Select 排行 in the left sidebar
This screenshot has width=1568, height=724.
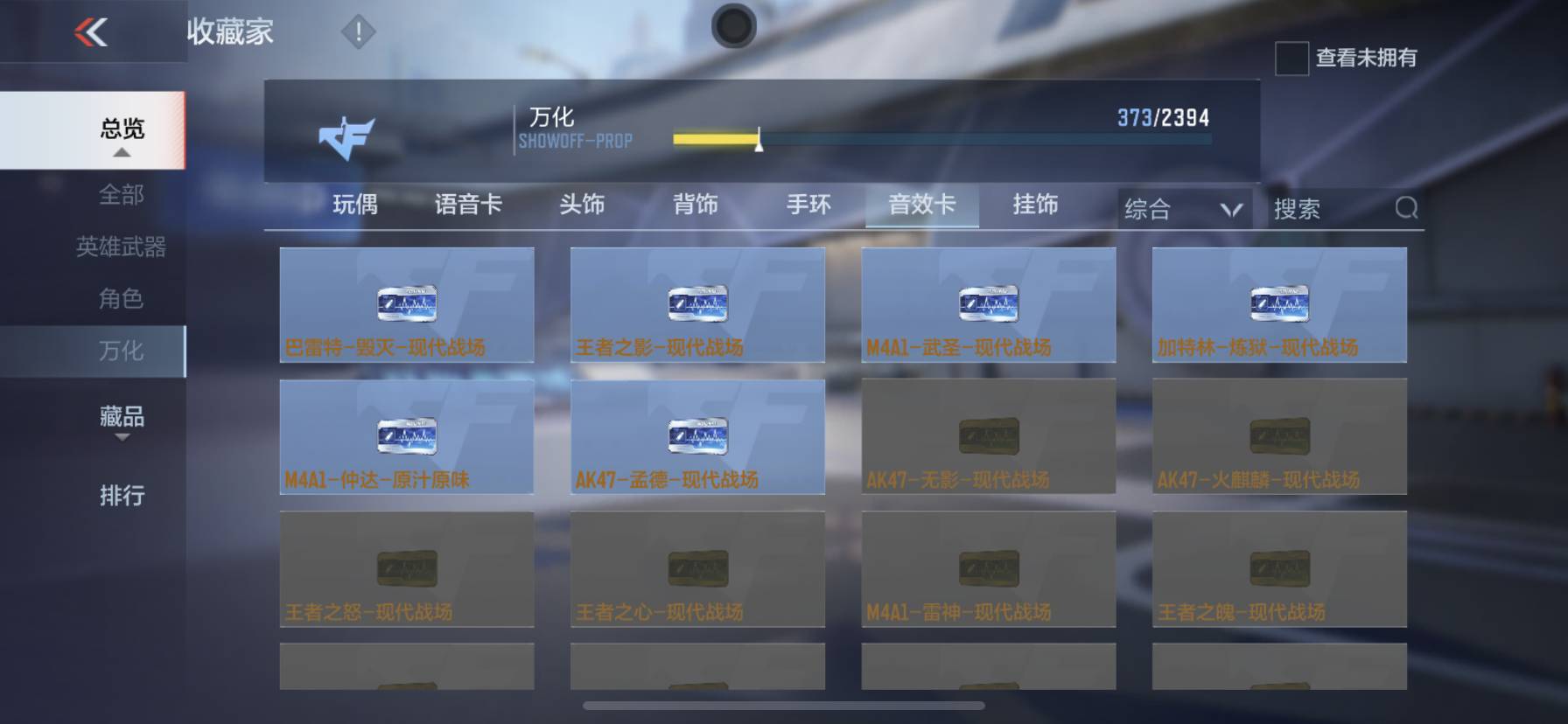click(122, 496)
